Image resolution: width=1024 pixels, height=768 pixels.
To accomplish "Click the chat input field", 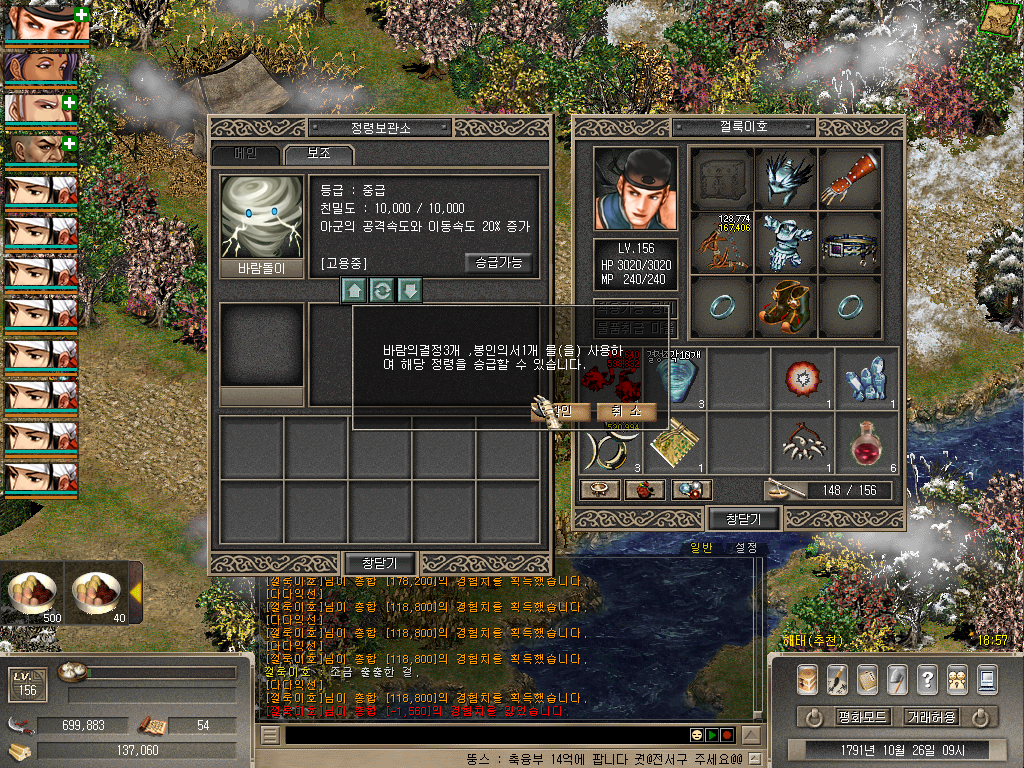I will pos(480,735).
